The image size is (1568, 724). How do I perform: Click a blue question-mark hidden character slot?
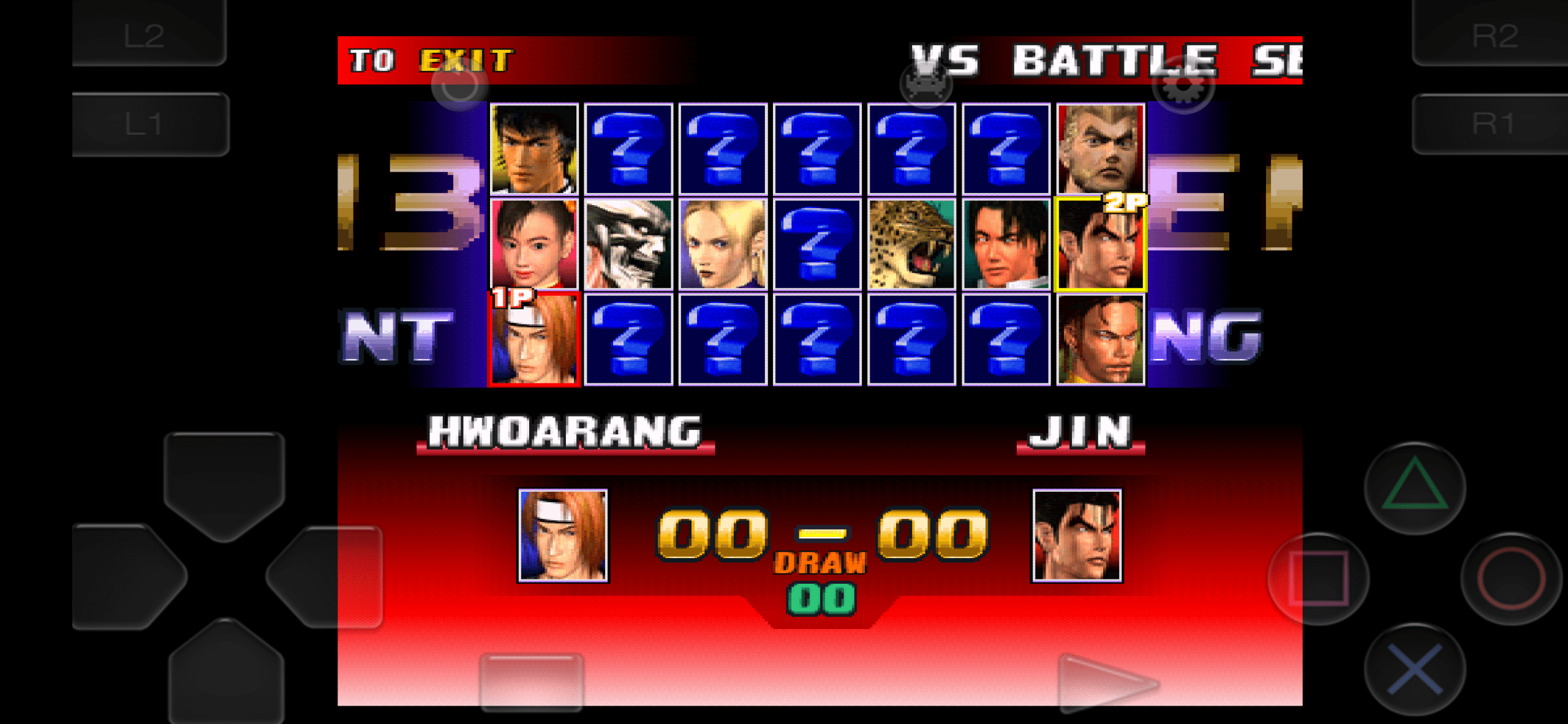coord(628,150)
